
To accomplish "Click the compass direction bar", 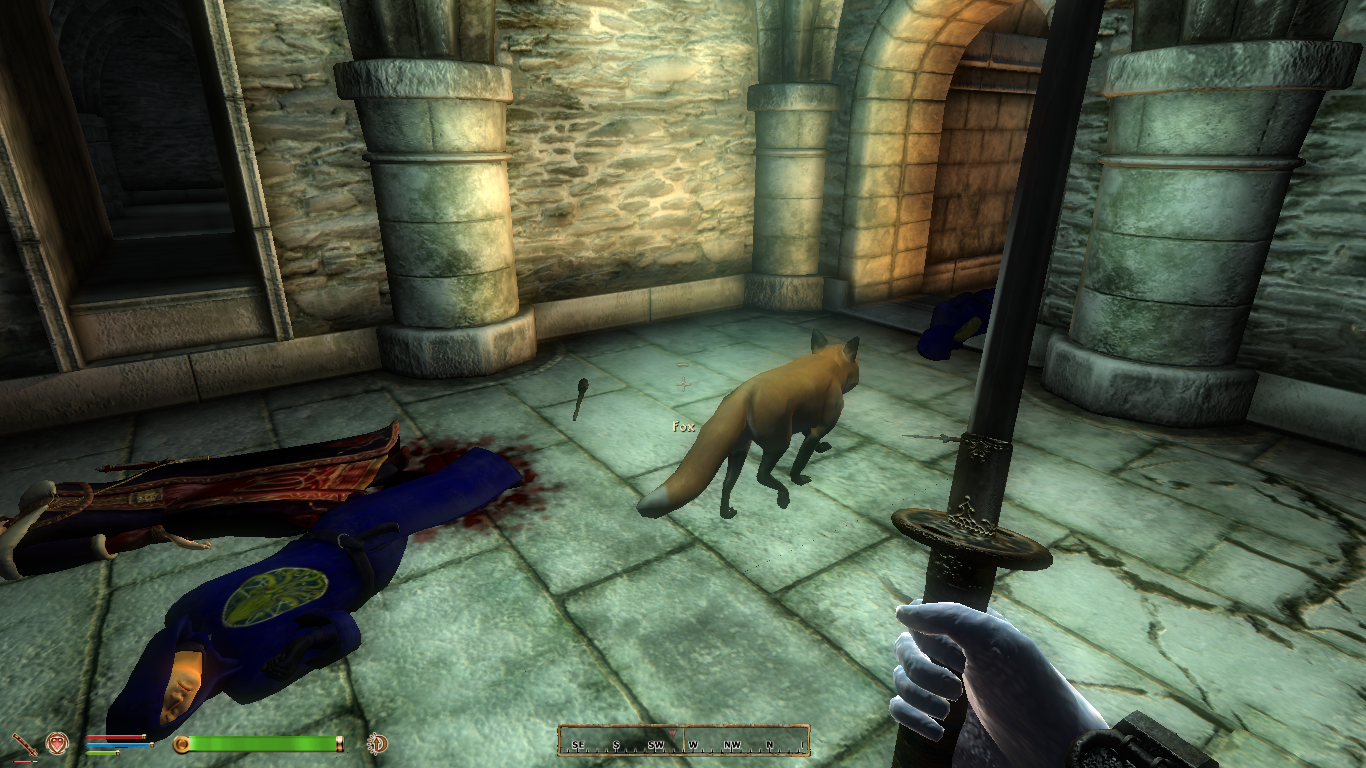I will coord(683,741).
